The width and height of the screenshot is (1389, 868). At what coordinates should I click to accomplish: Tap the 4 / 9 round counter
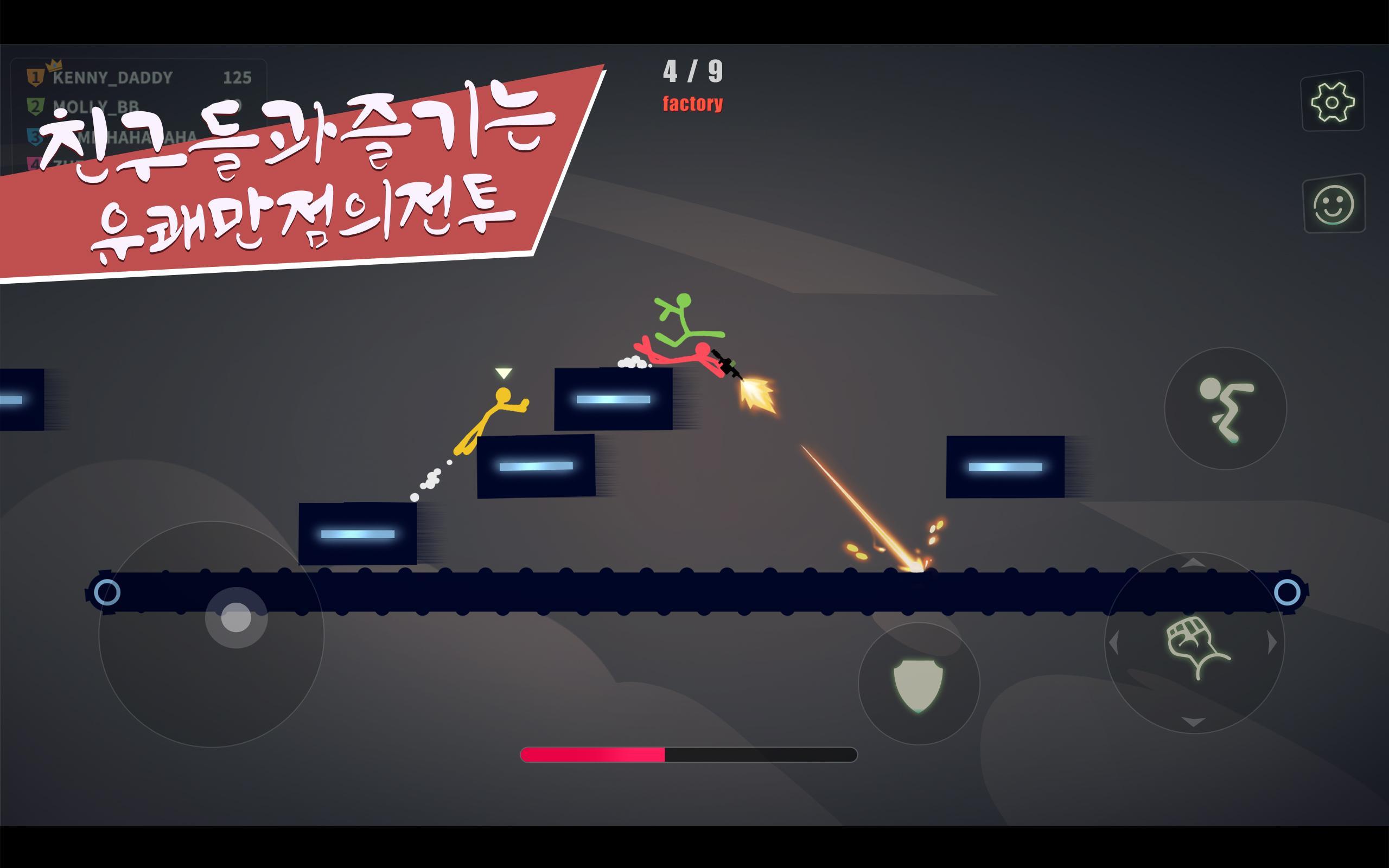pos(693,71)
